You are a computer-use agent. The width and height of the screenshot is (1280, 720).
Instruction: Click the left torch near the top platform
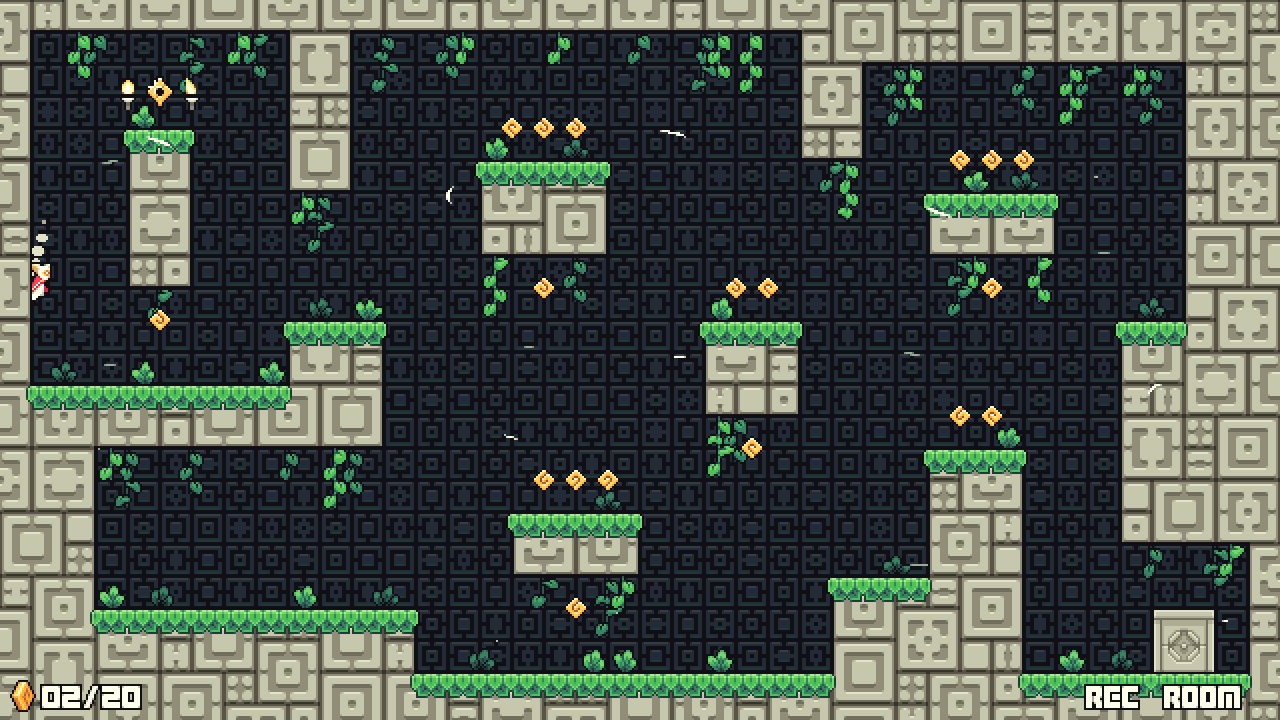[x=127, y=90]
